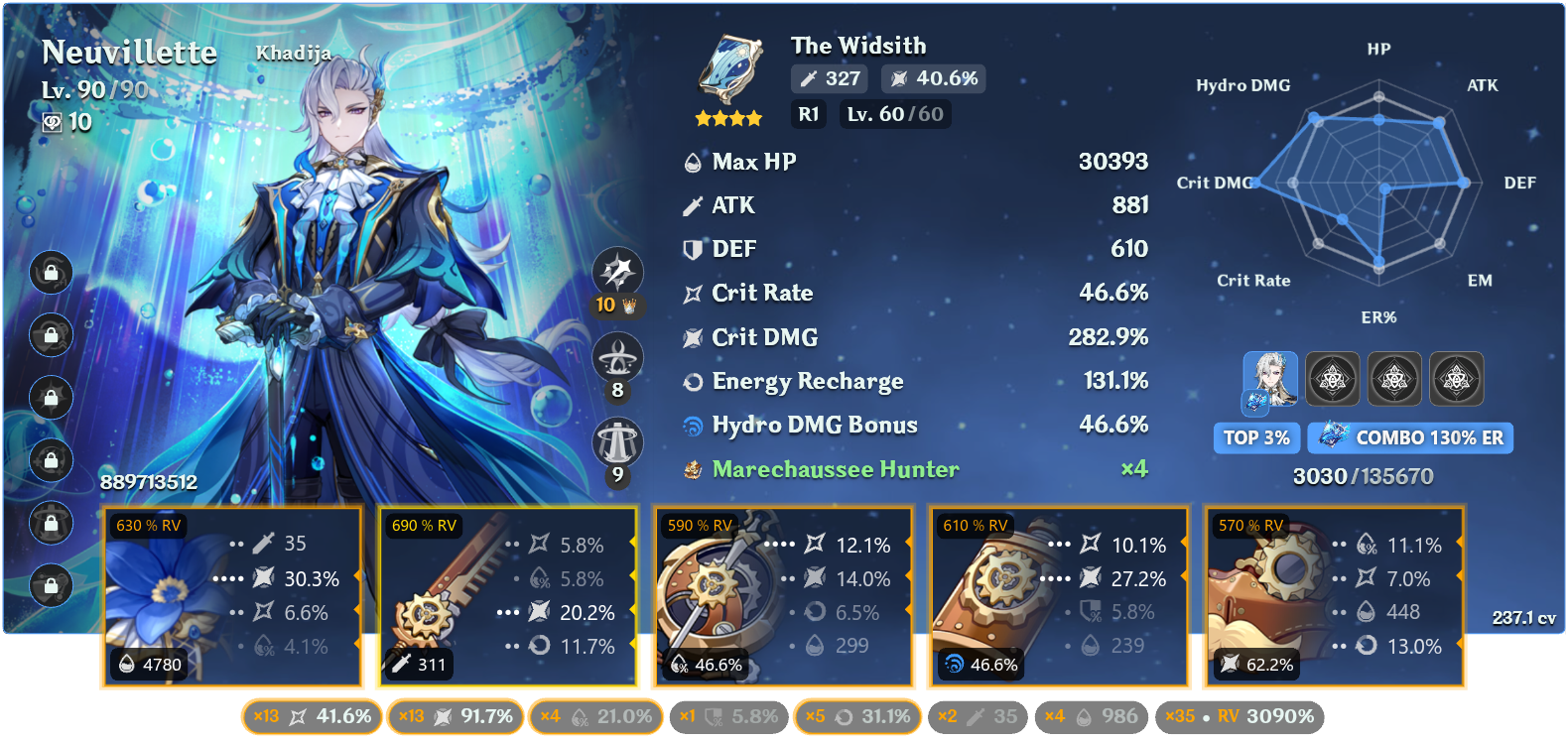Viewport: 1568px width, 741px height.
Task: Open the first dark build variant icon
Action: click(1333, 379)
